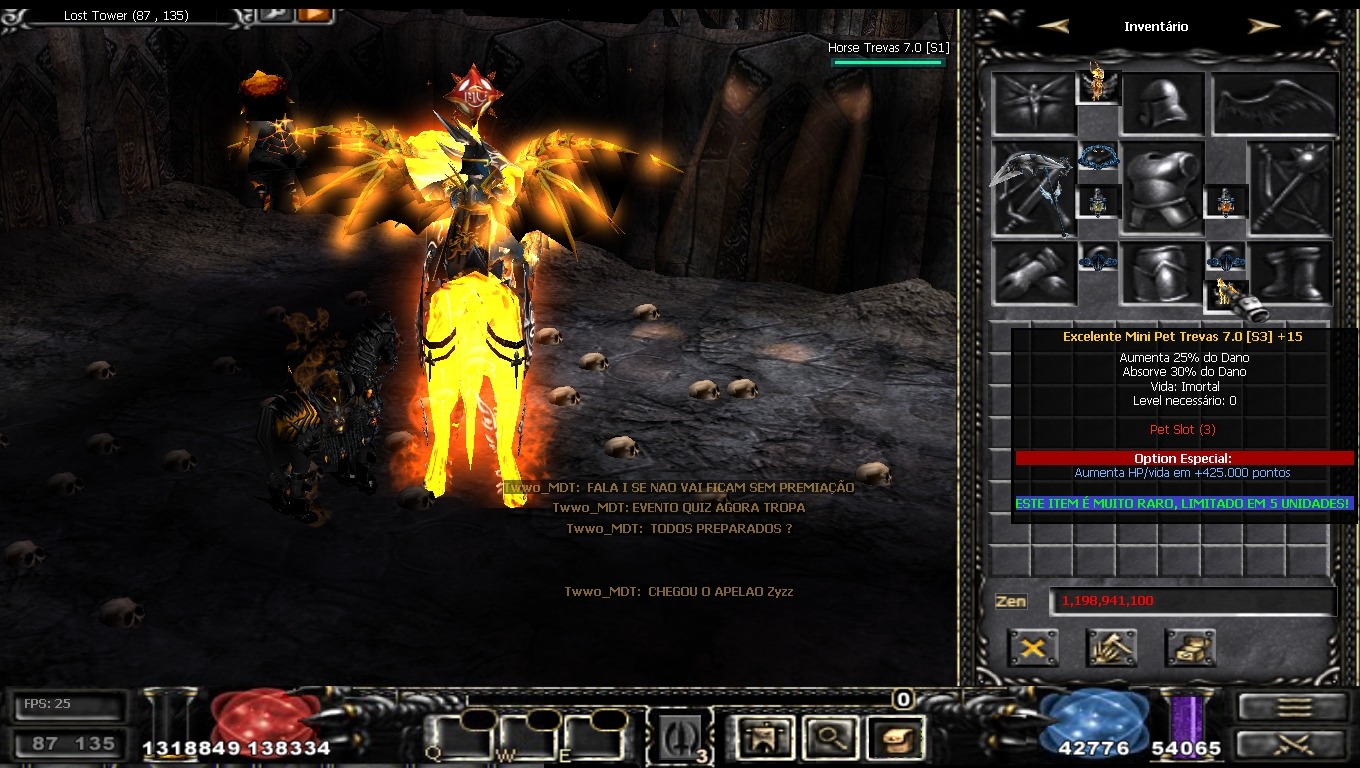
Task: Select the empty helmet equipment slot
Action: click(1161, 104)
